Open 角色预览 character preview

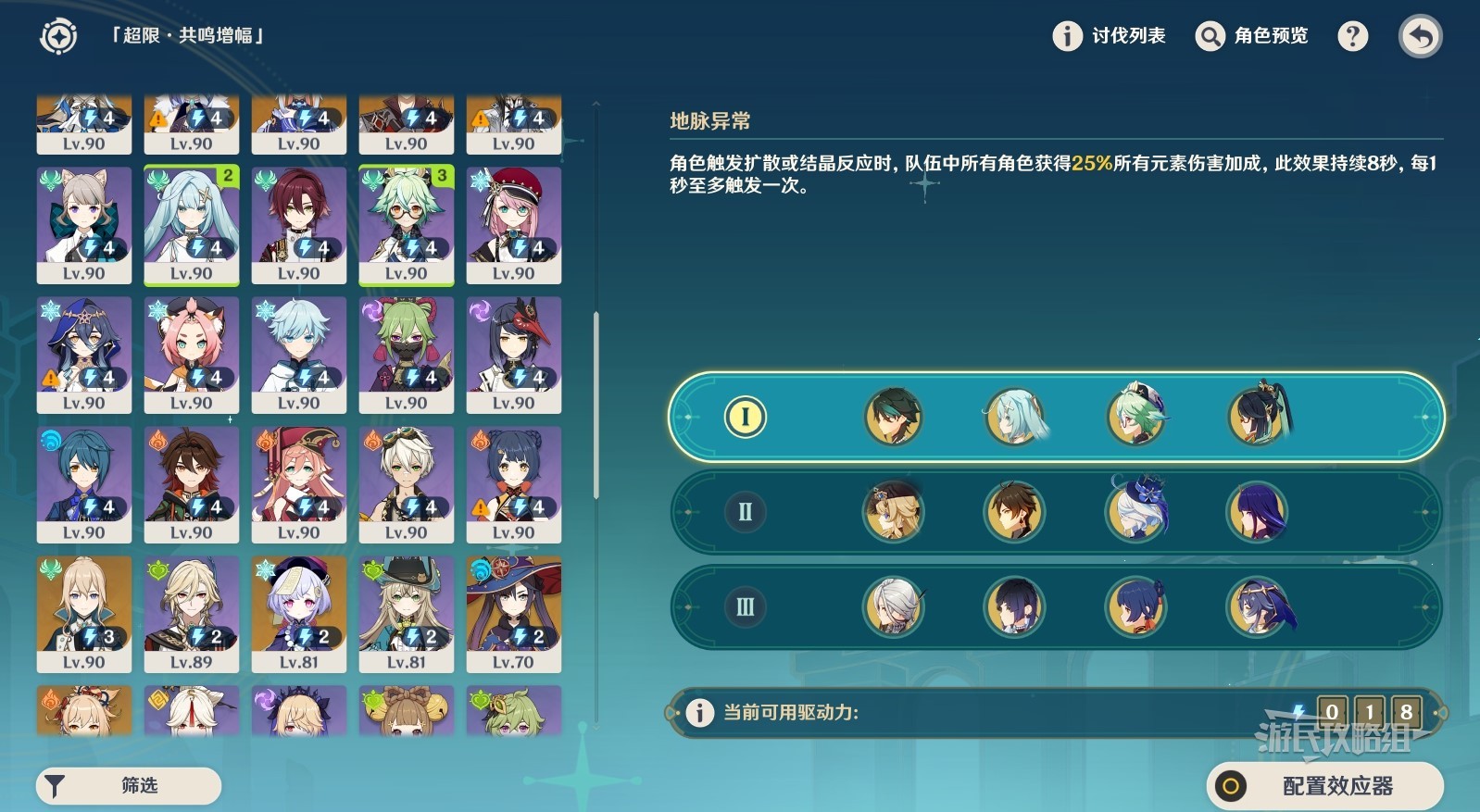tap(1252, 36)
